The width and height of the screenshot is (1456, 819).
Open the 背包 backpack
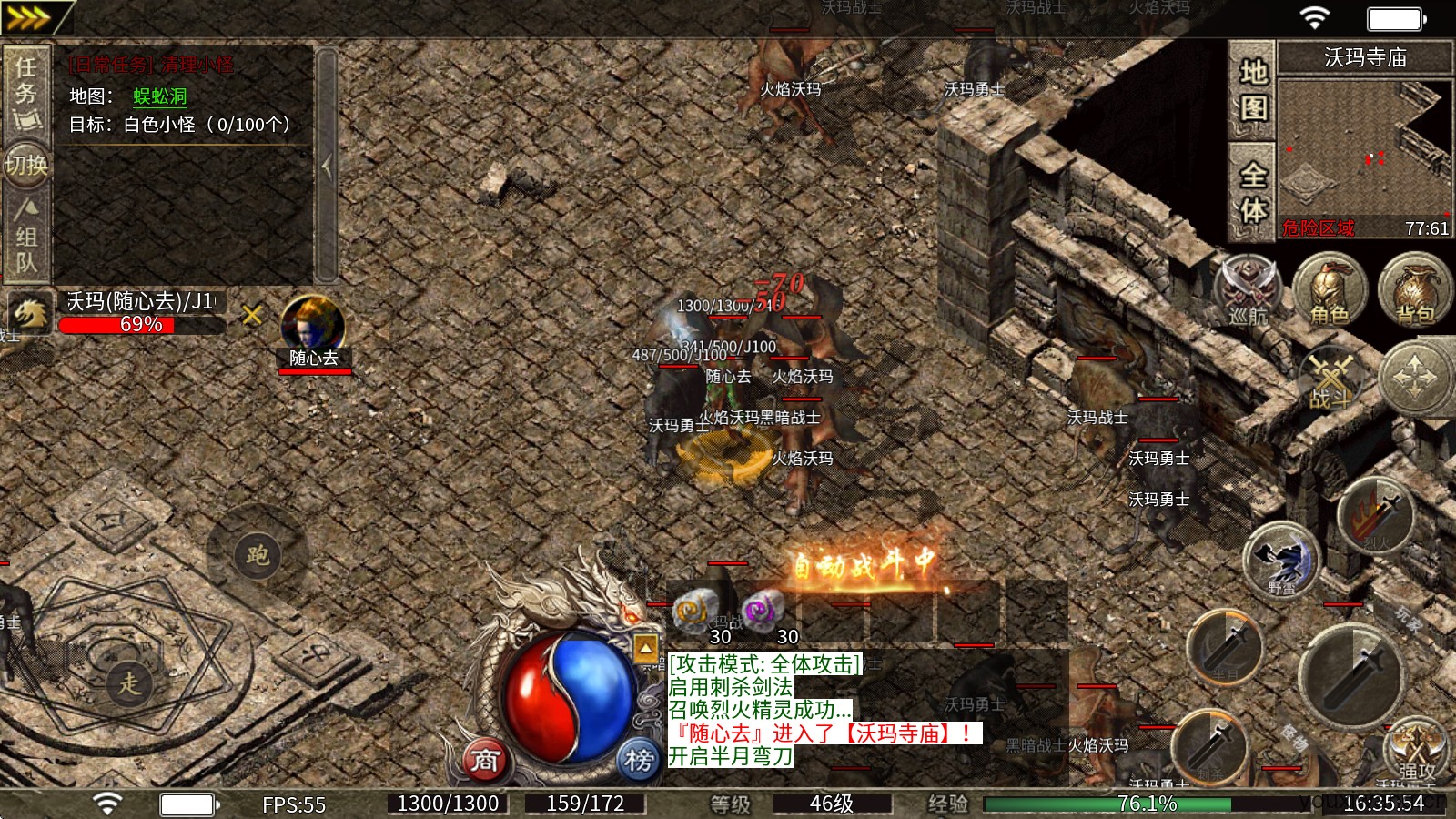(1414, 289)
